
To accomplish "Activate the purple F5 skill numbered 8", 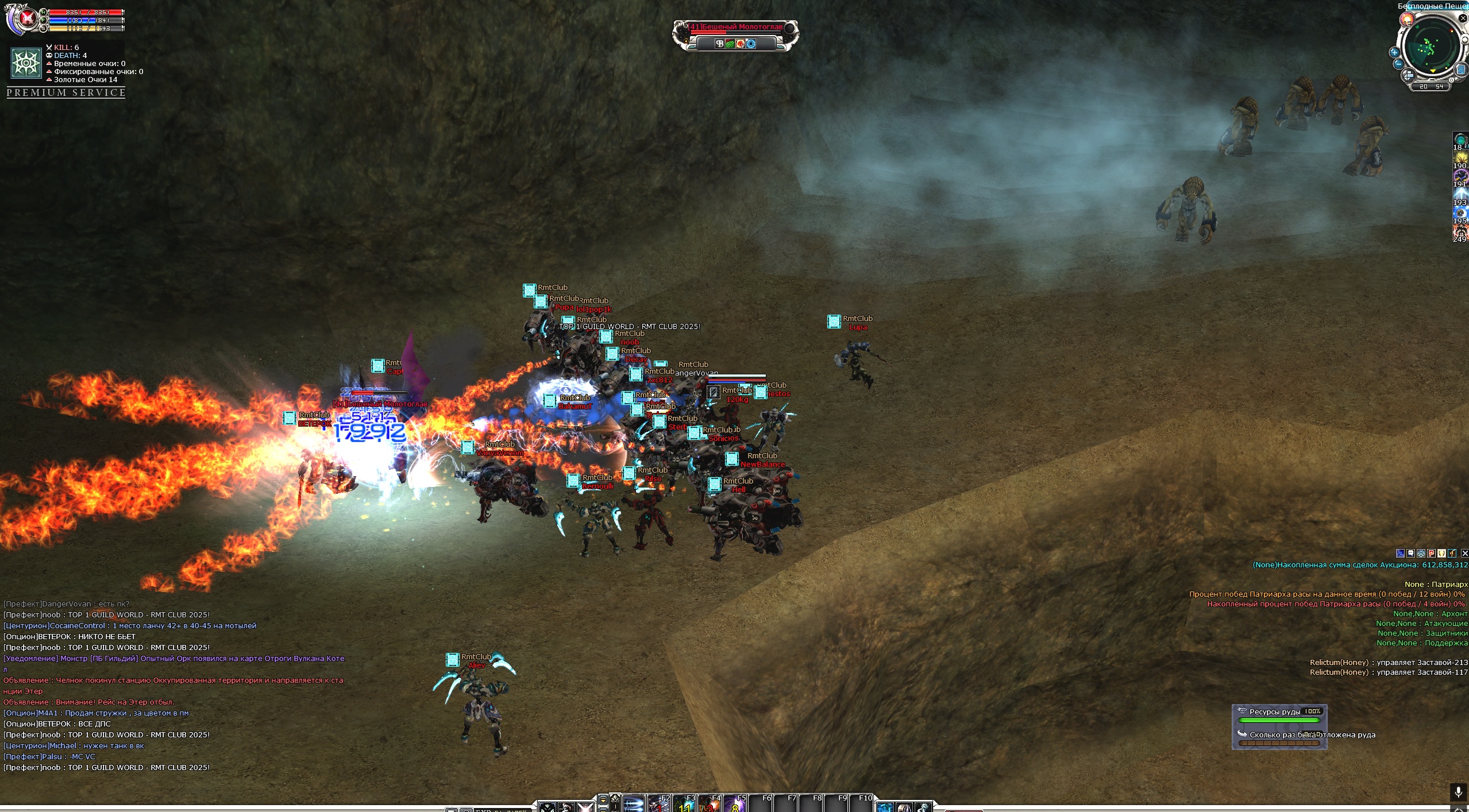I will 735,805.
